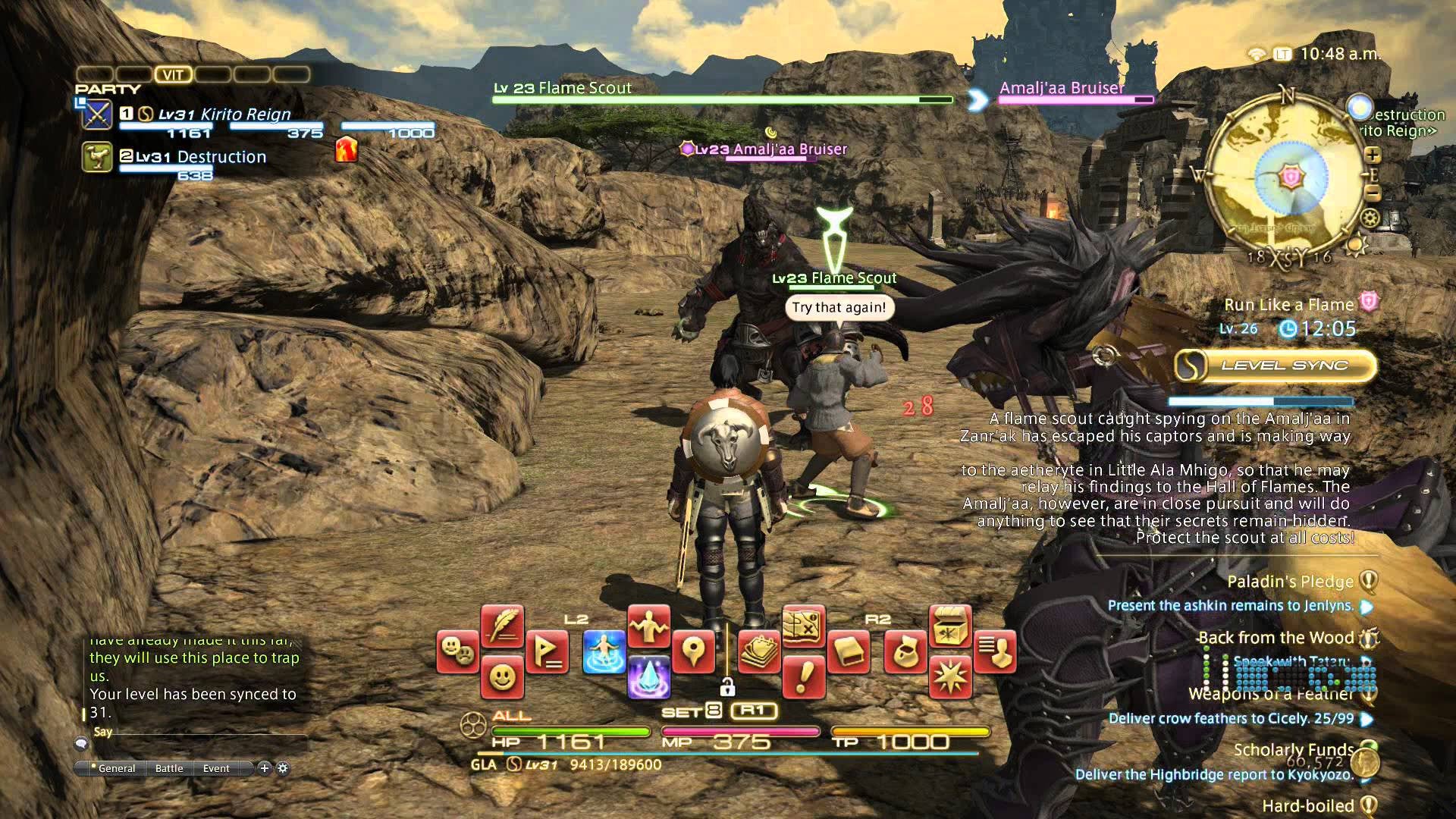
Task: Expand the Destruction party member chevron near minimap
Action: pyautogui.click(x=1430, y=130)
